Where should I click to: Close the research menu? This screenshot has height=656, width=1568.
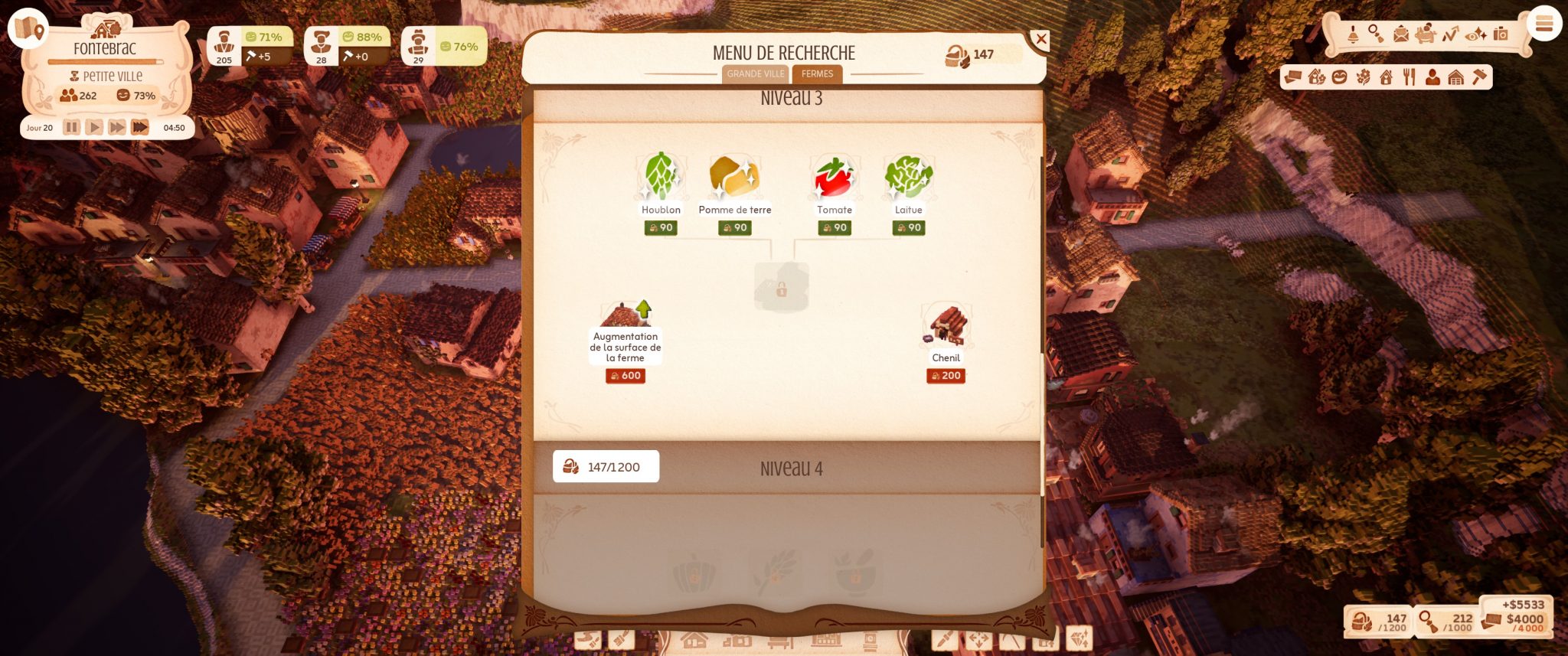point(1040,39)
